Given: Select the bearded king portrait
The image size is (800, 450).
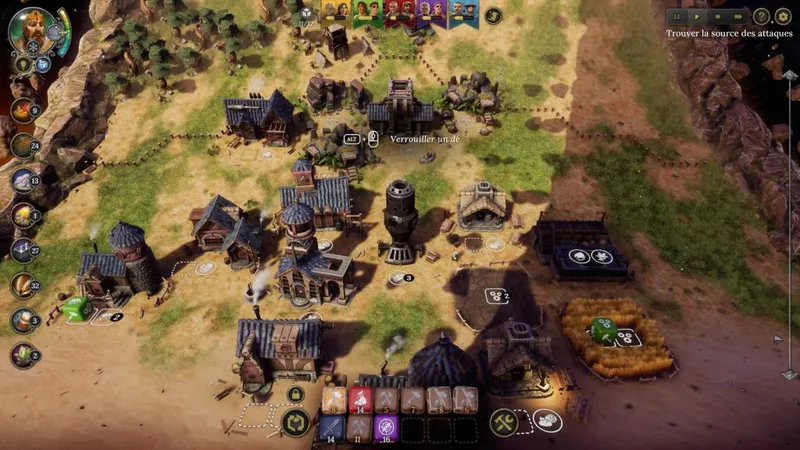Looking at the screenshot, I should point(31,30).
